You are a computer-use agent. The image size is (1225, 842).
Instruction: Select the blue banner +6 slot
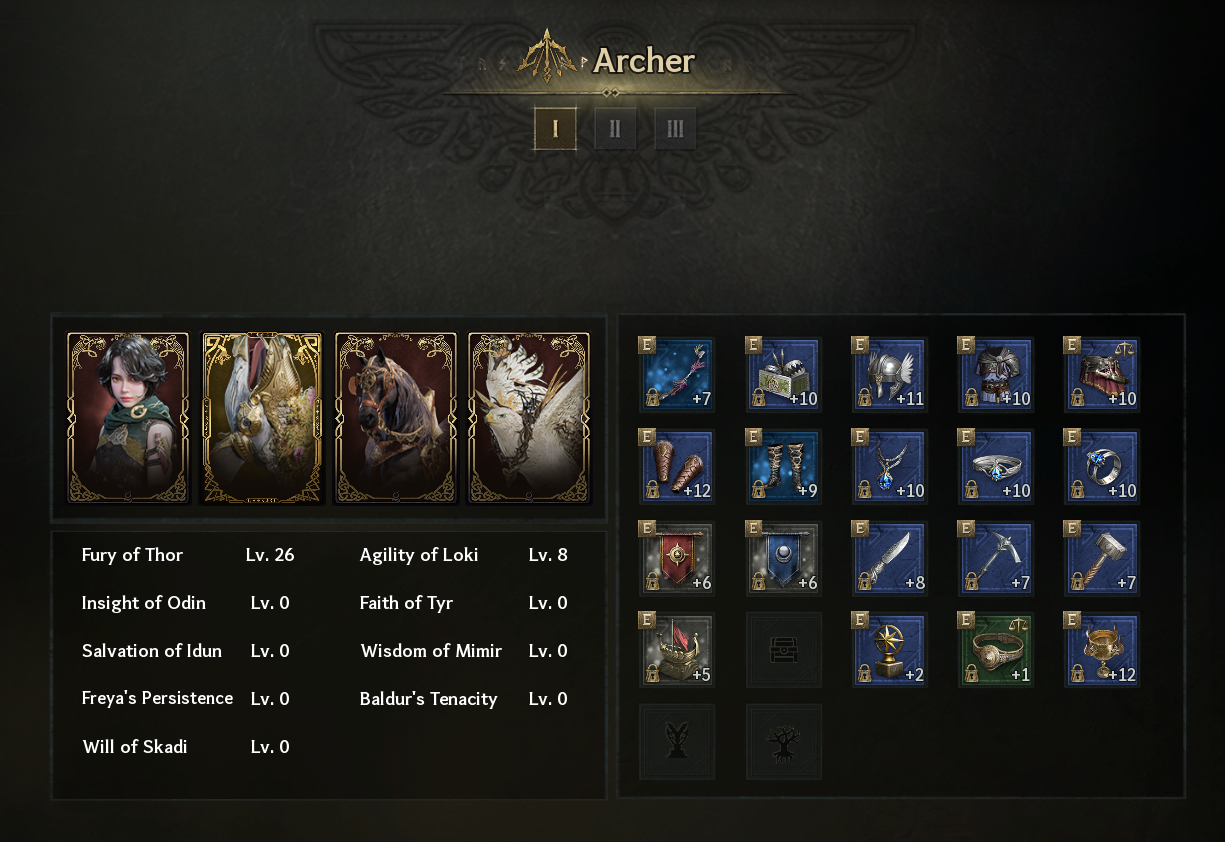[784, 559]
